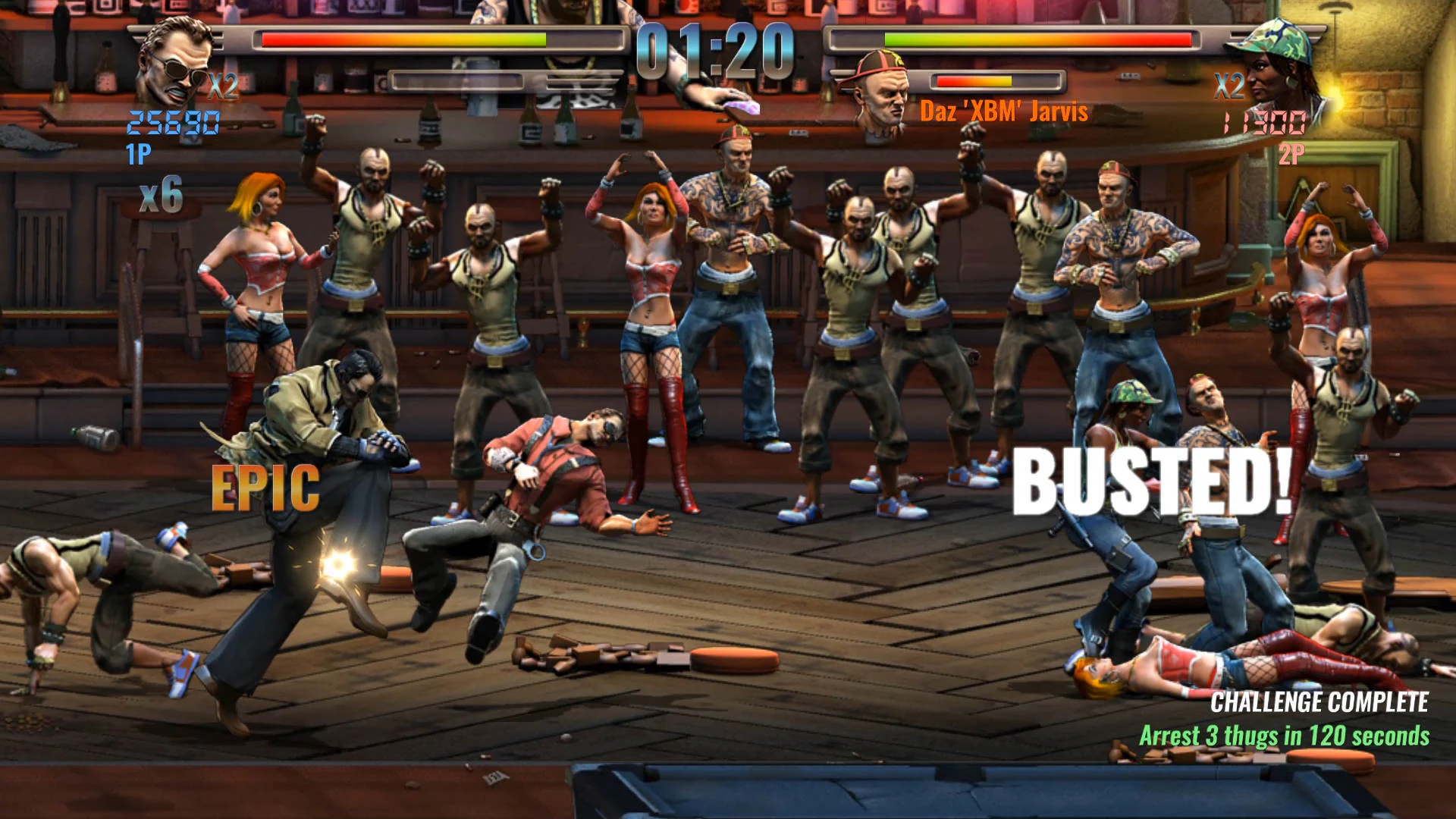Select the Player 1 character portrait

point(176,57)
